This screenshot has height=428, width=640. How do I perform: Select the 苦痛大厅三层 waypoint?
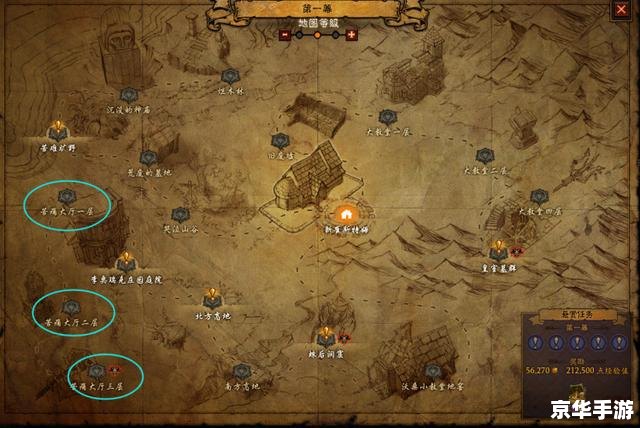pyautogui.click(x=96, y=371)
